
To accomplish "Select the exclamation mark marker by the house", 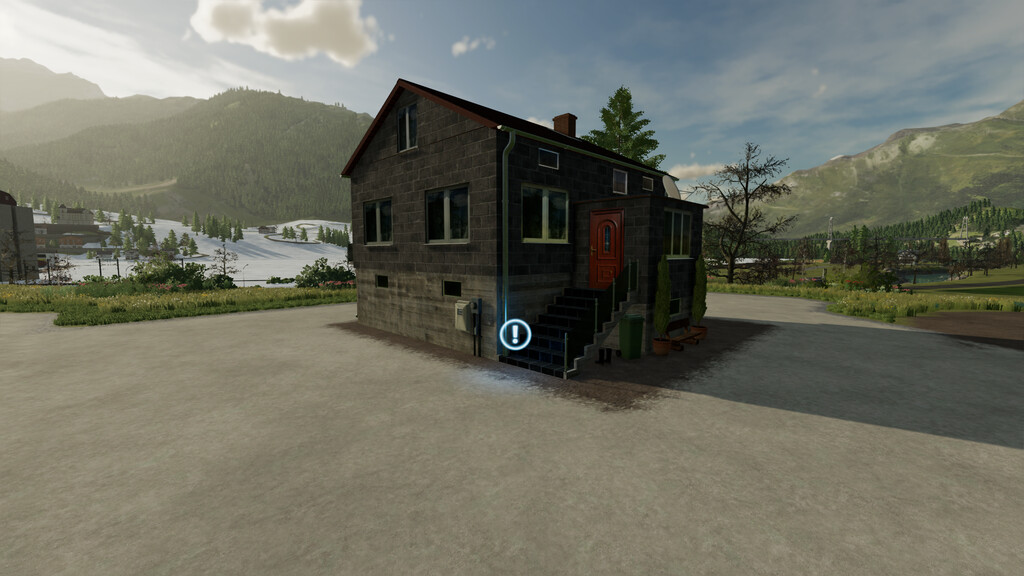I will 515,334.
